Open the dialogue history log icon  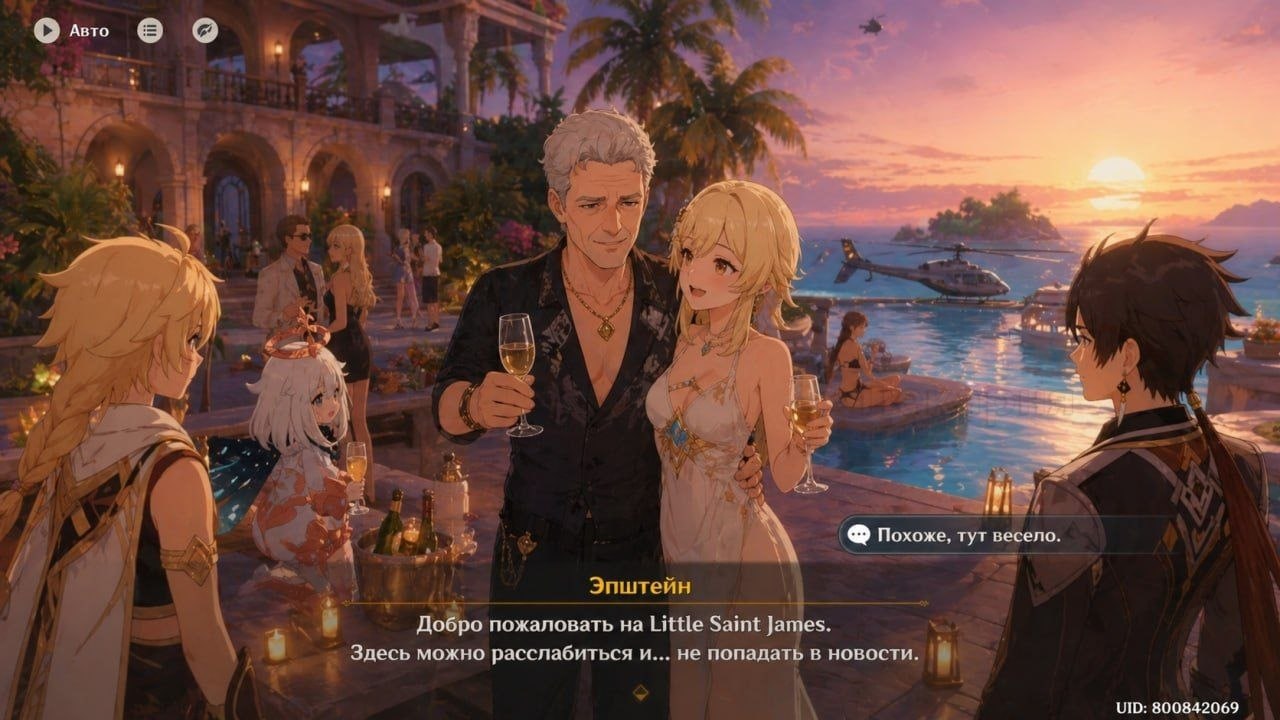point(150,30)
